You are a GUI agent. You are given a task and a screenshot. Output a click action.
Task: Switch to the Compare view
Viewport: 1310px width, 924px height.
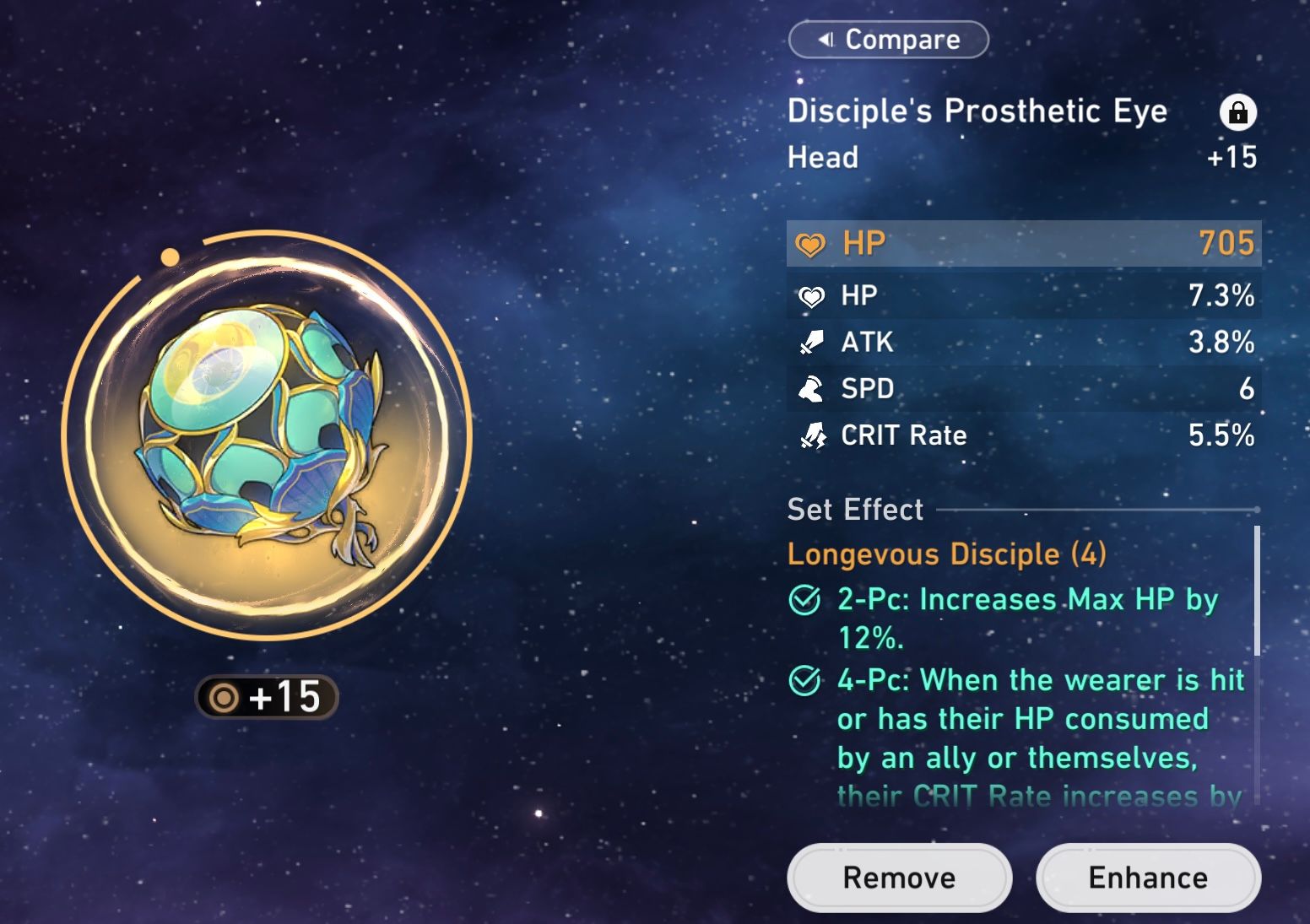click(x=888, y=39)
